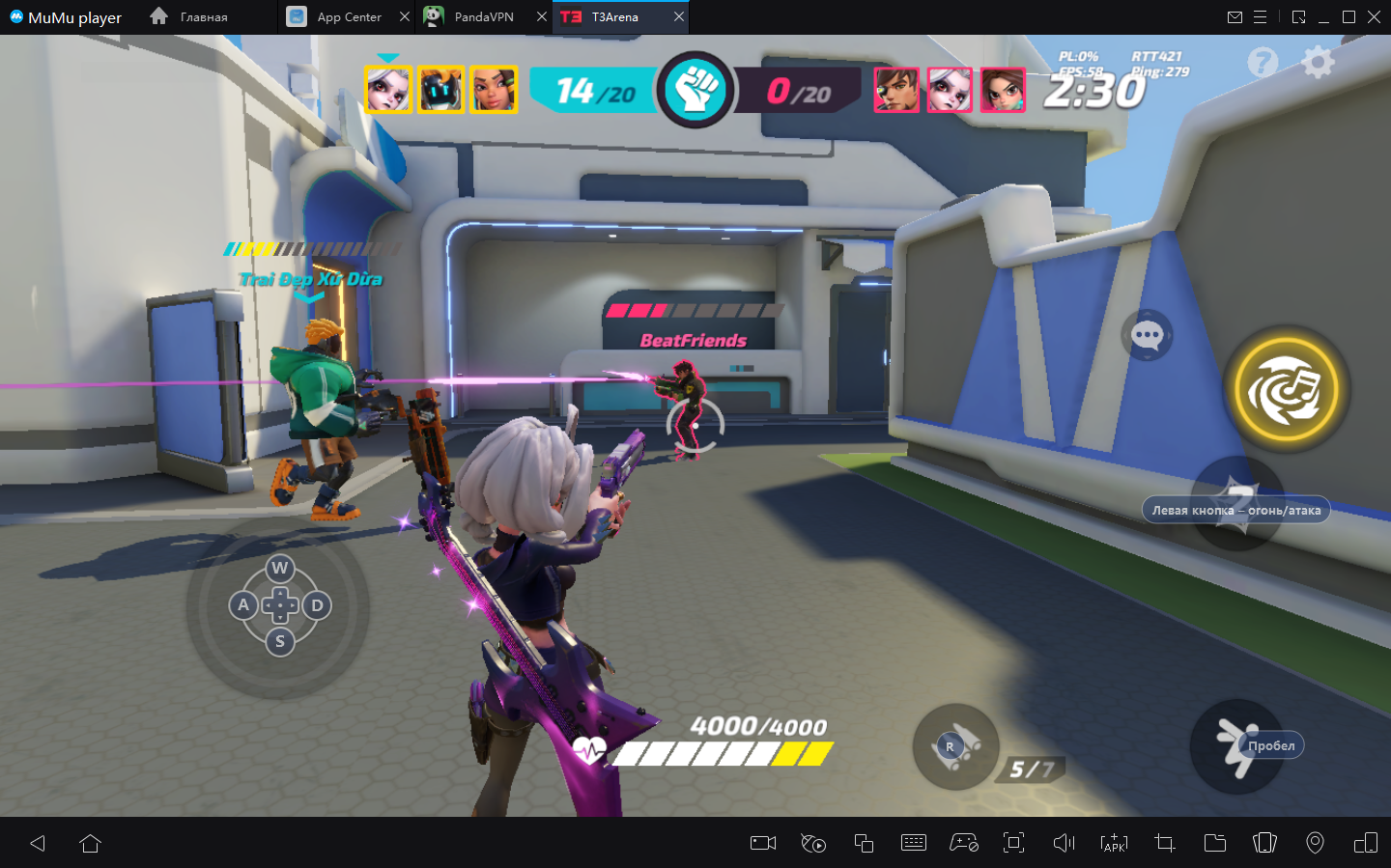The height and width of the screenshot is (868, 1391).
Task: Open the quick chat speech bubble
Action: pyautogui.click(x=1147, y=336)
